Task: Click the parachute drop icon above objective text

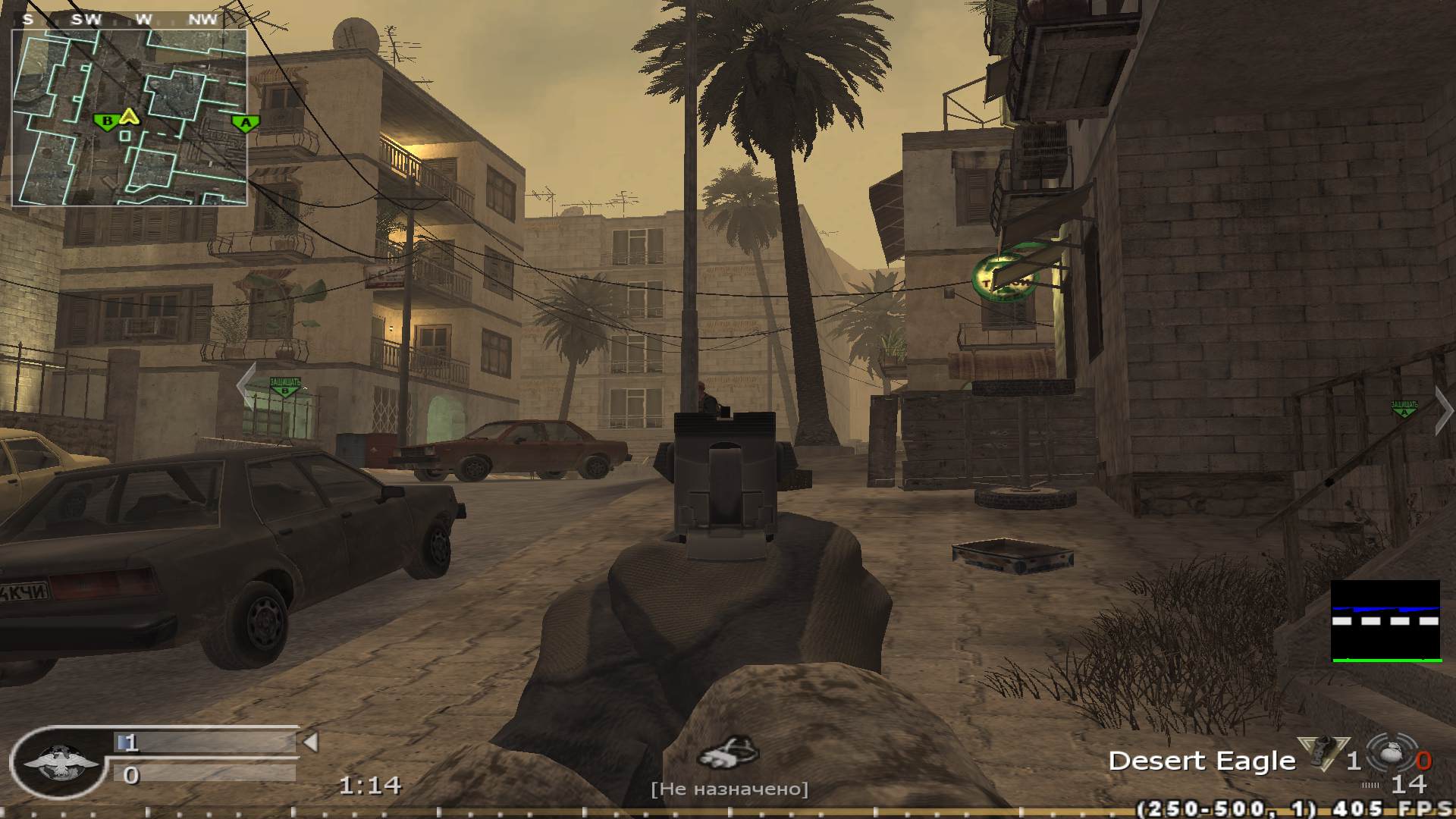Action: [730, 752]
